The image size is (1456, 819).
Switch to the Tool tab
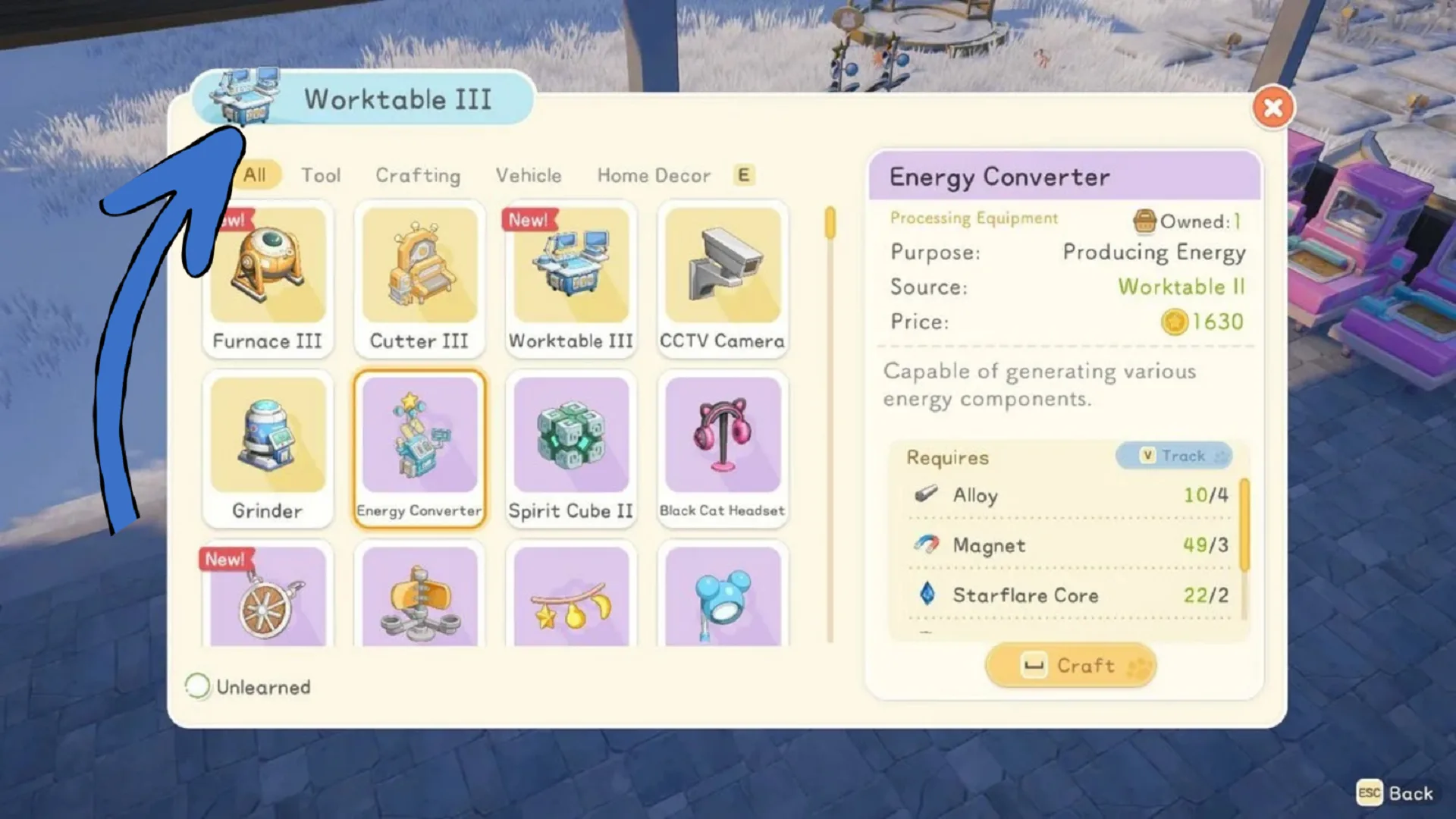tap(321, 175)
